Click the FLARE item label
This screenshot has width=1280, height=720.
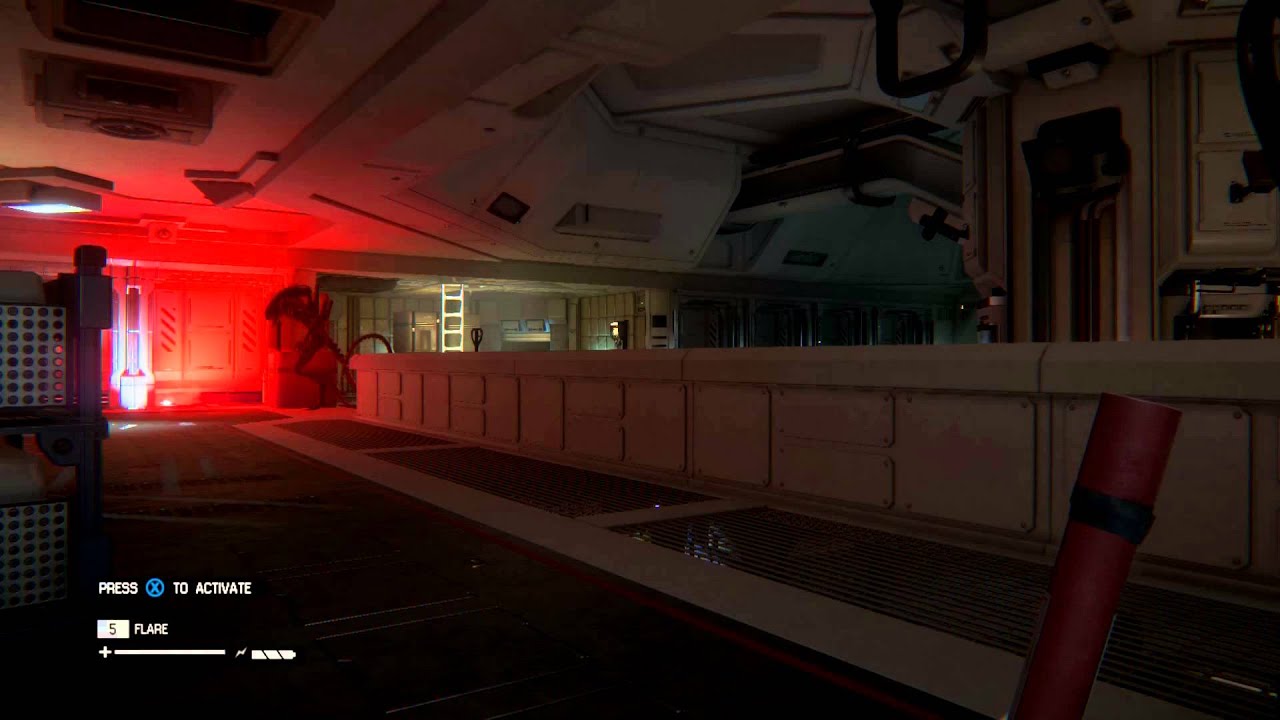point(151,628)
